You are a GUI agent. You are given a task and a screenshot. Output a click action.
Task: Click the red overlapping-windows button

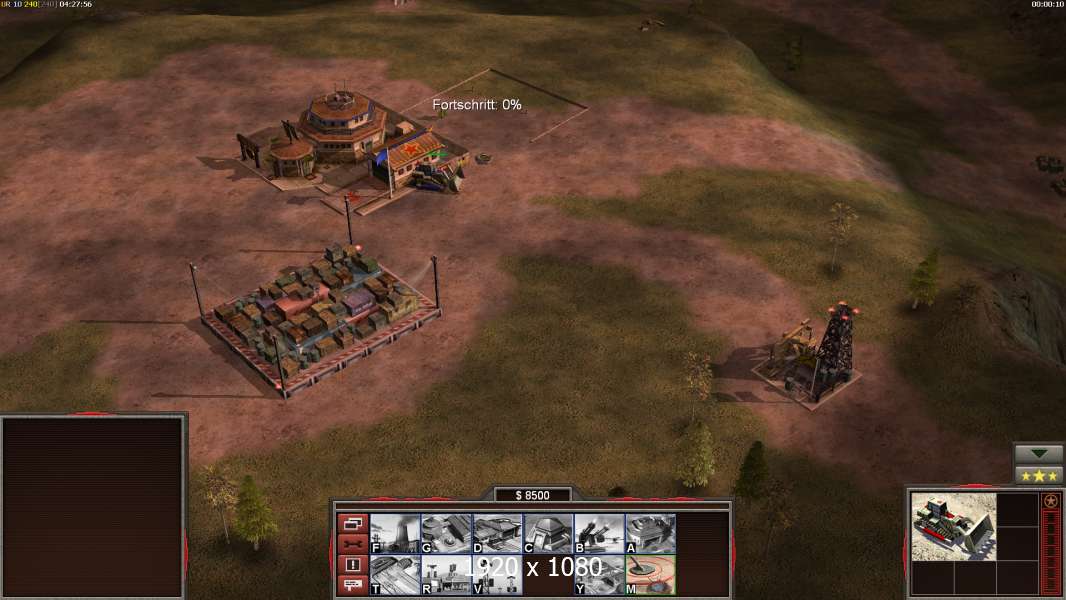point(352,523)
